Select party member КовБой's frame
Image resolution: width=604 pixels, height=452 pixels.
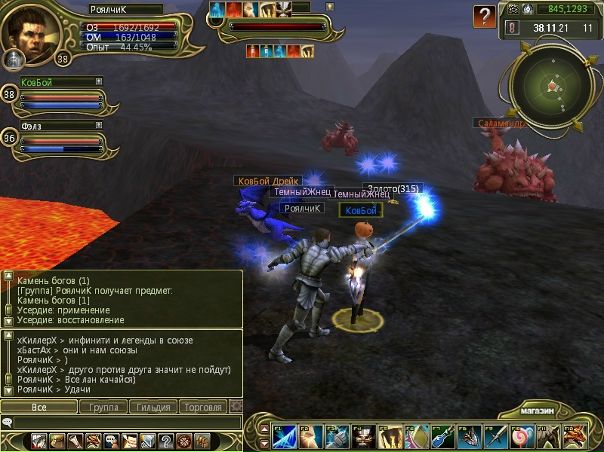point(62,96)
